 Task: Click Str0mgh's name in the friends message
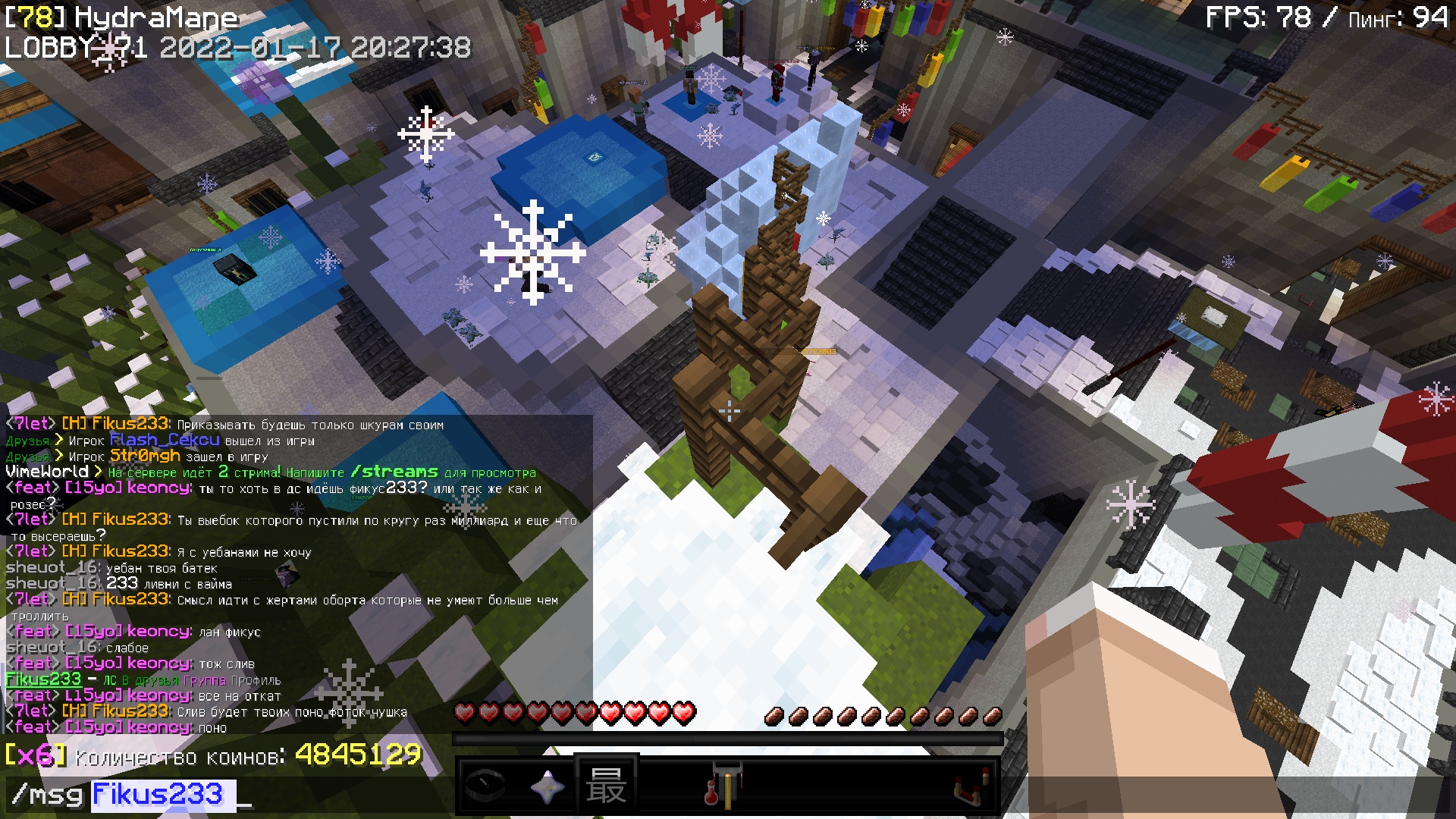[x=145, y=456]
